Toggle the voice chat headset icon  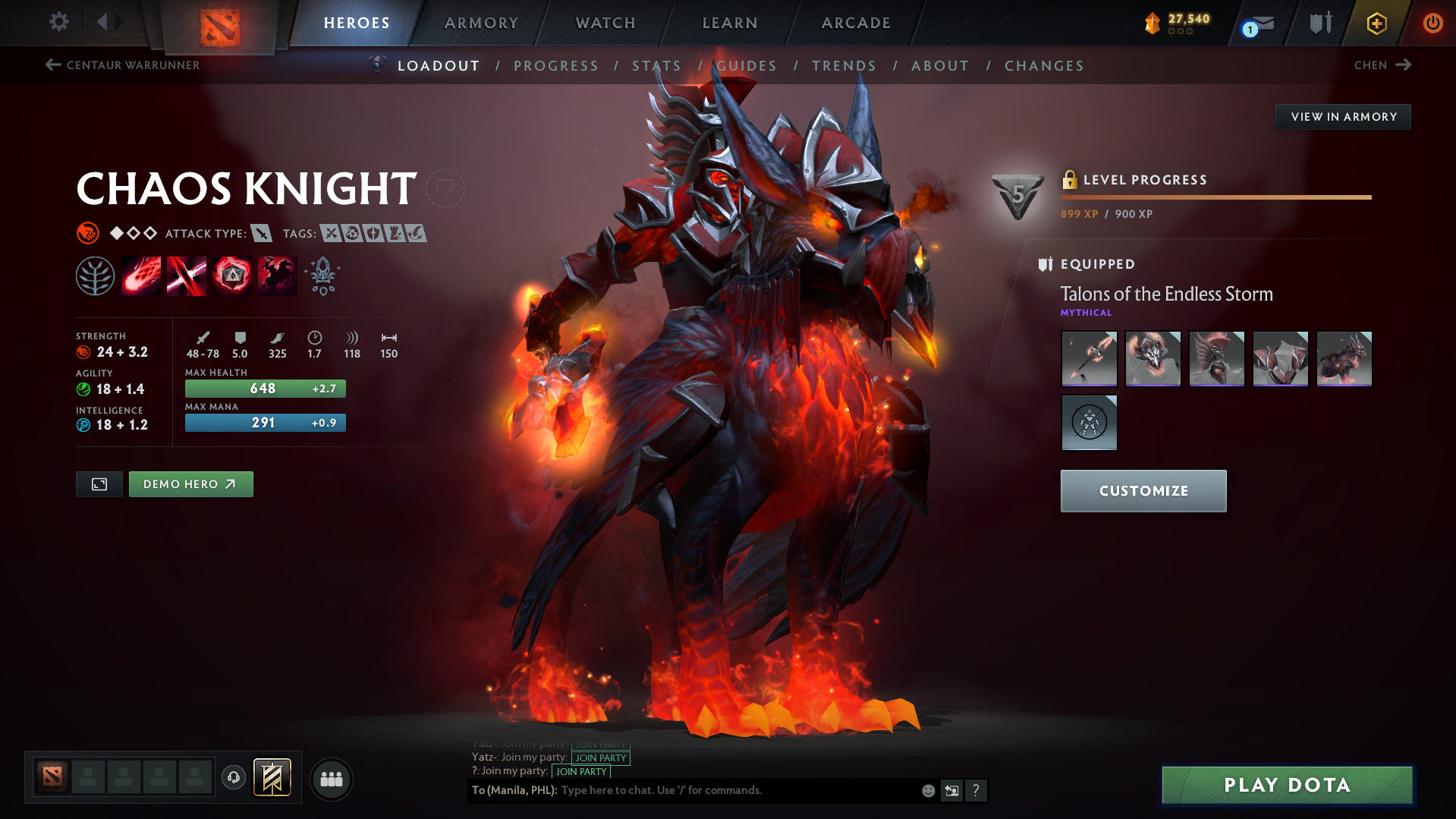pos(233,779)
